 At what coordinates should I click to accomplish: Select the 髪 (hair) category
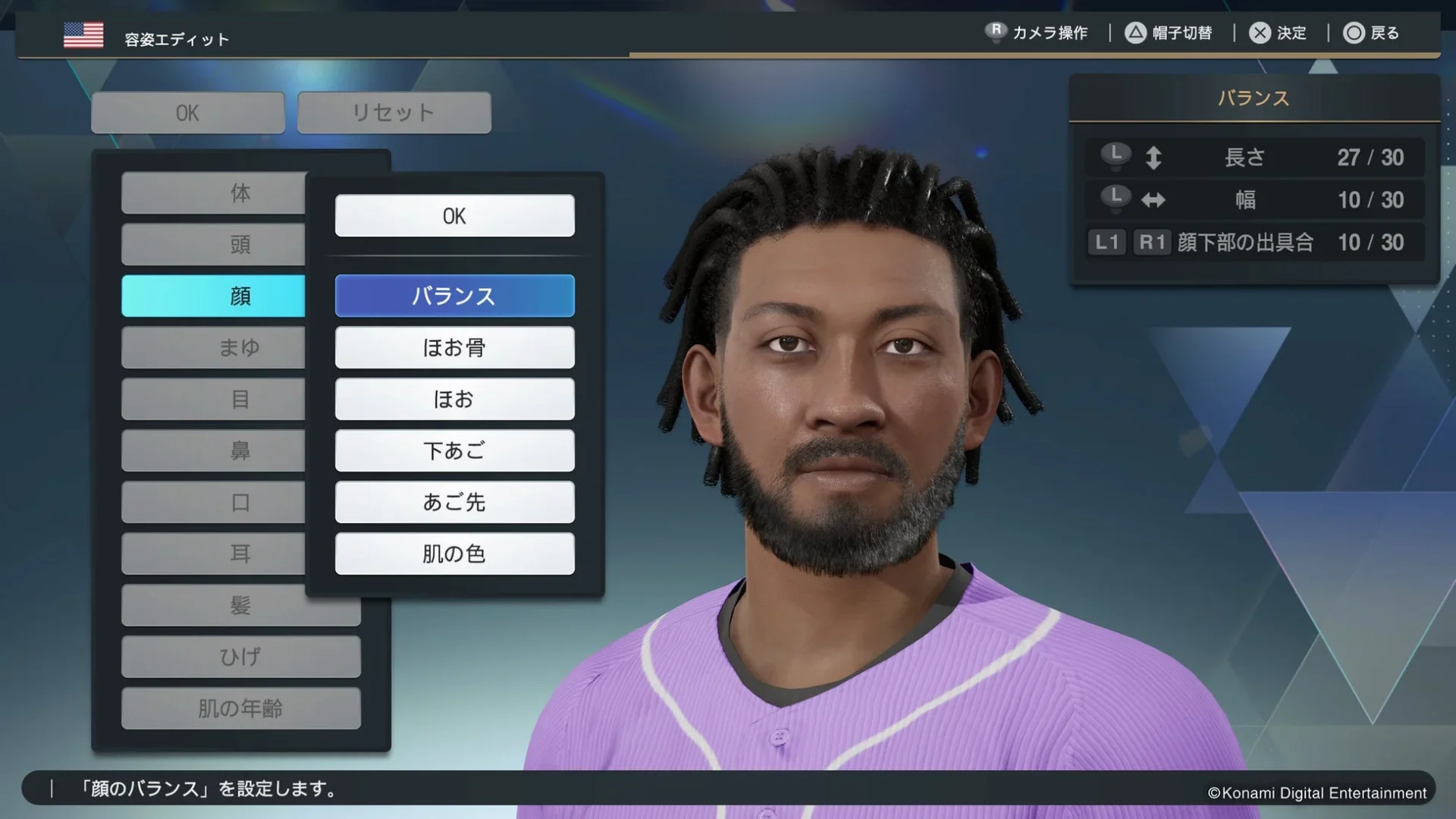point(241,604)
